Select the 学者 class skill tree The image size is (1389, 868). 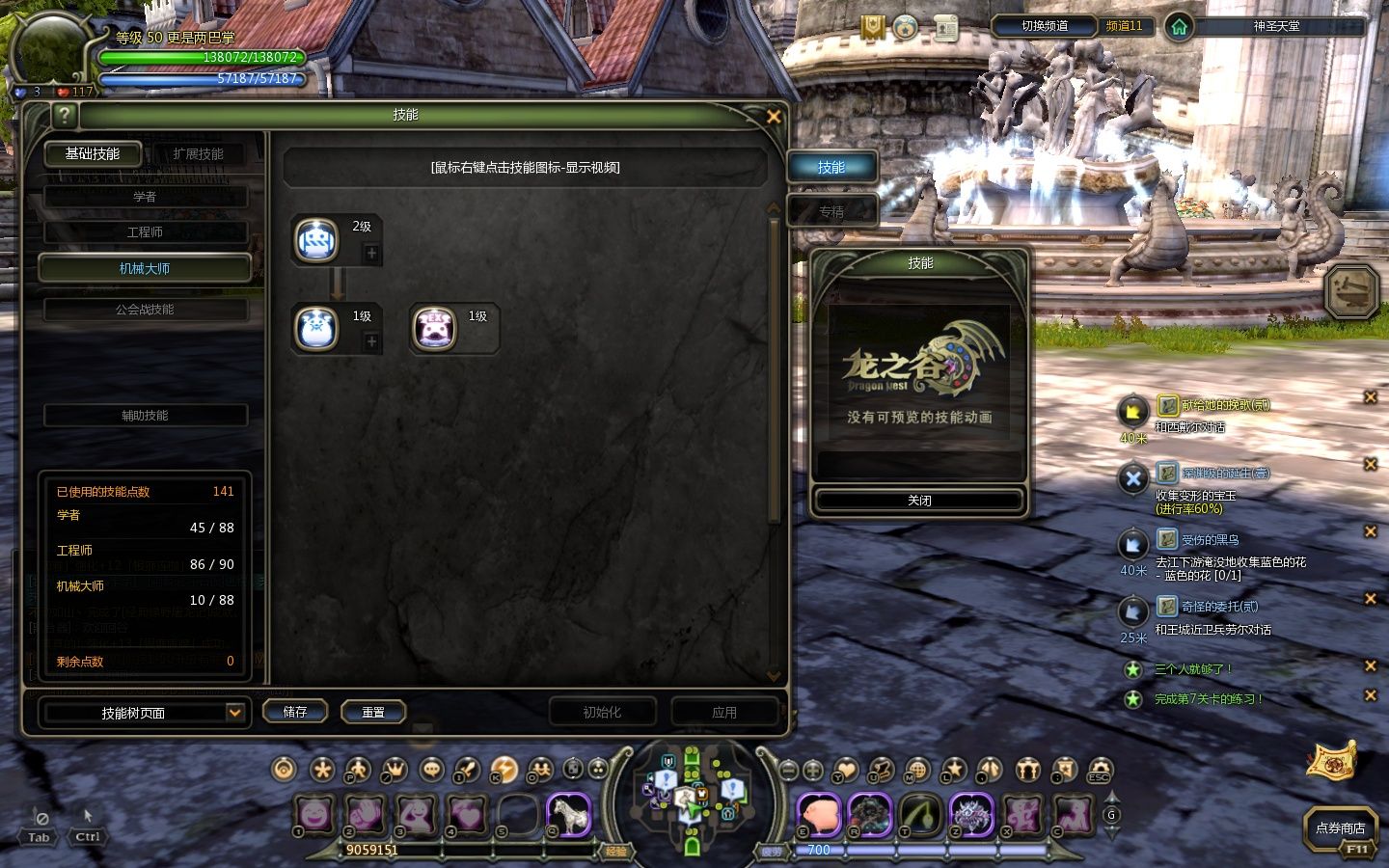(145, 197)
